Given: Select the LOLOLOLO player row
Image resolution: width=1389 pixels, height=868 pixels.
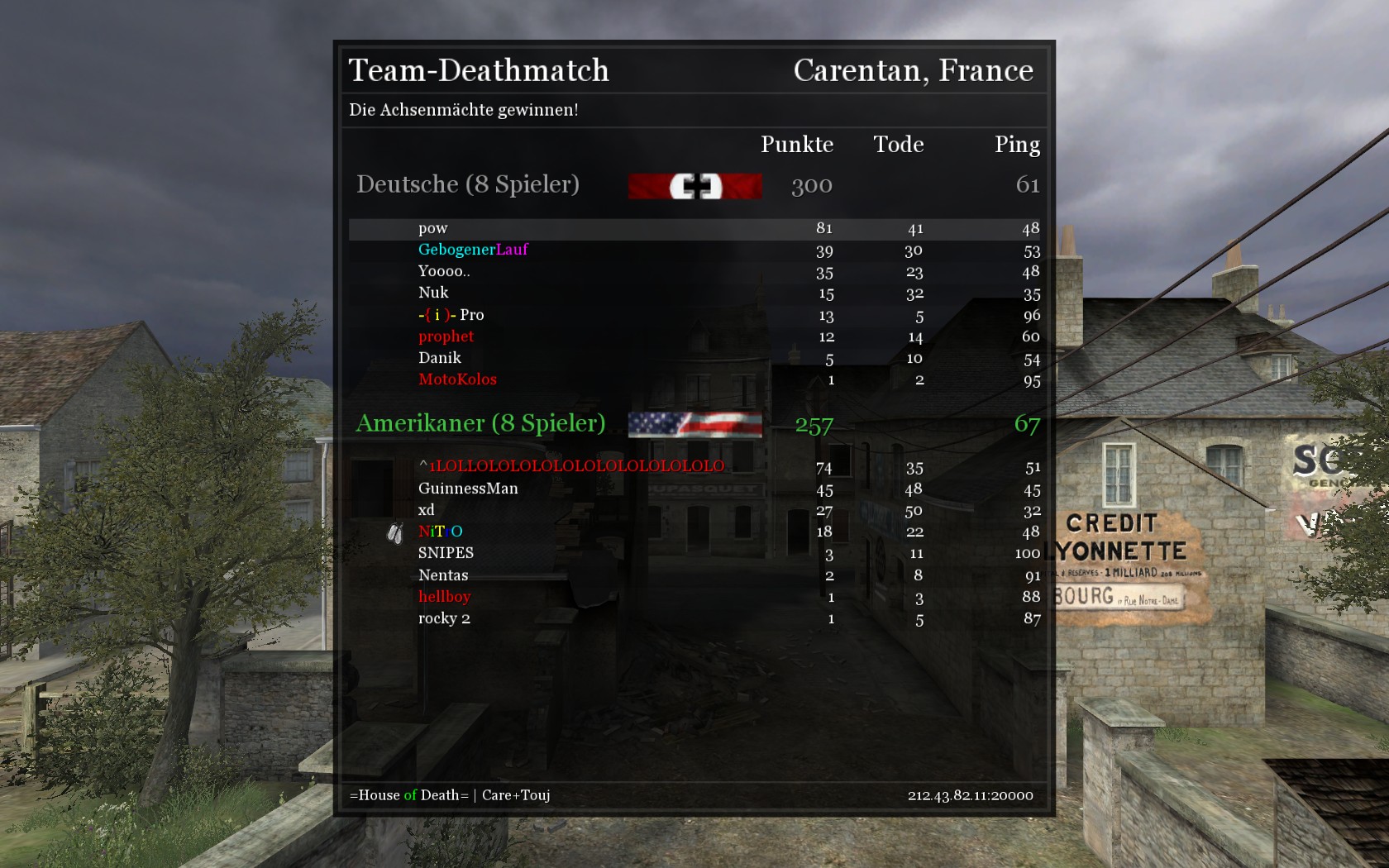Looking at the screenshot, I should (x=571, y=466).
